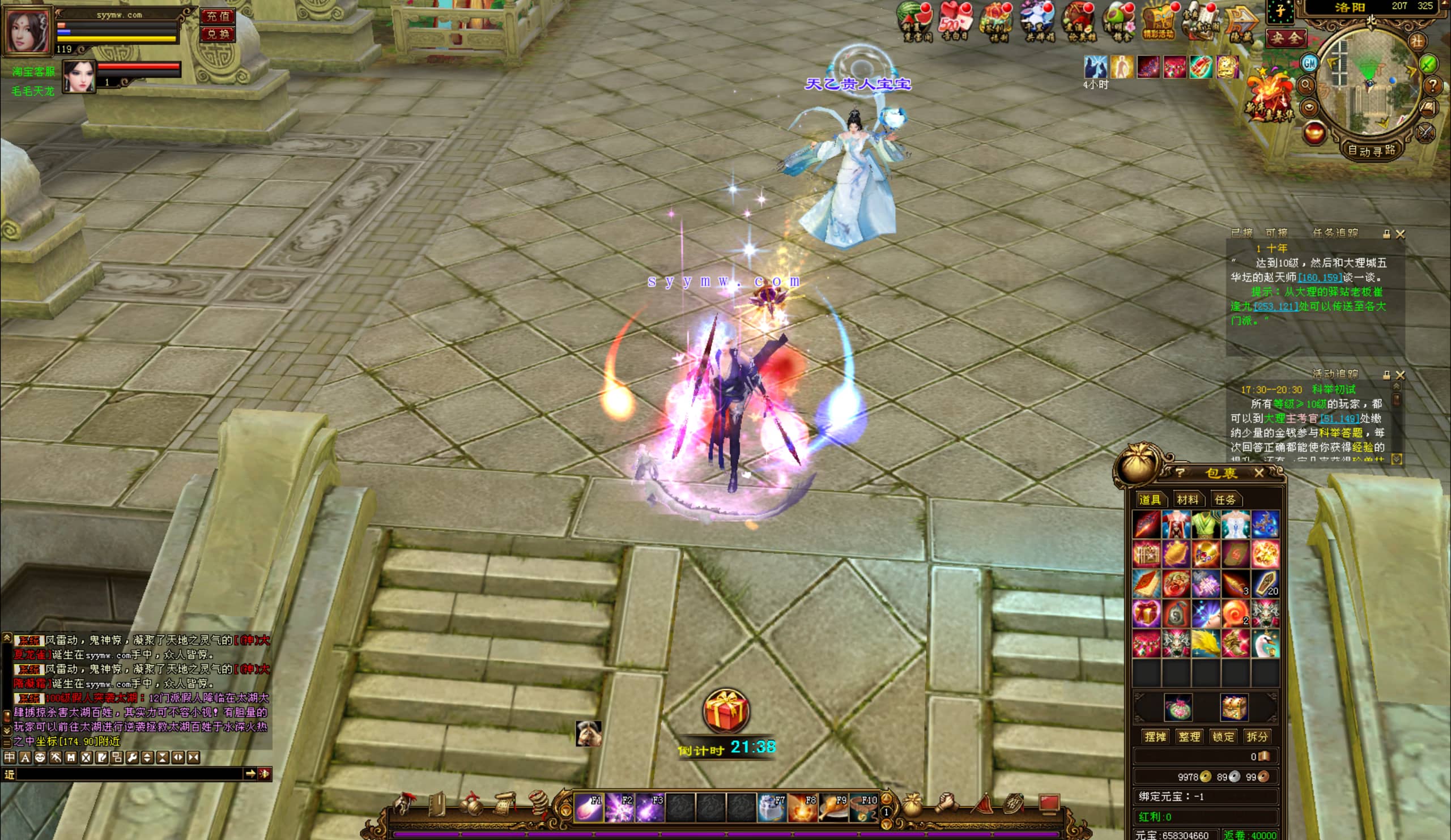Open the 任务 tab in the bag
This screenshot has width=1451, height=840.
pyautogui.click(x=1225, y=499)
